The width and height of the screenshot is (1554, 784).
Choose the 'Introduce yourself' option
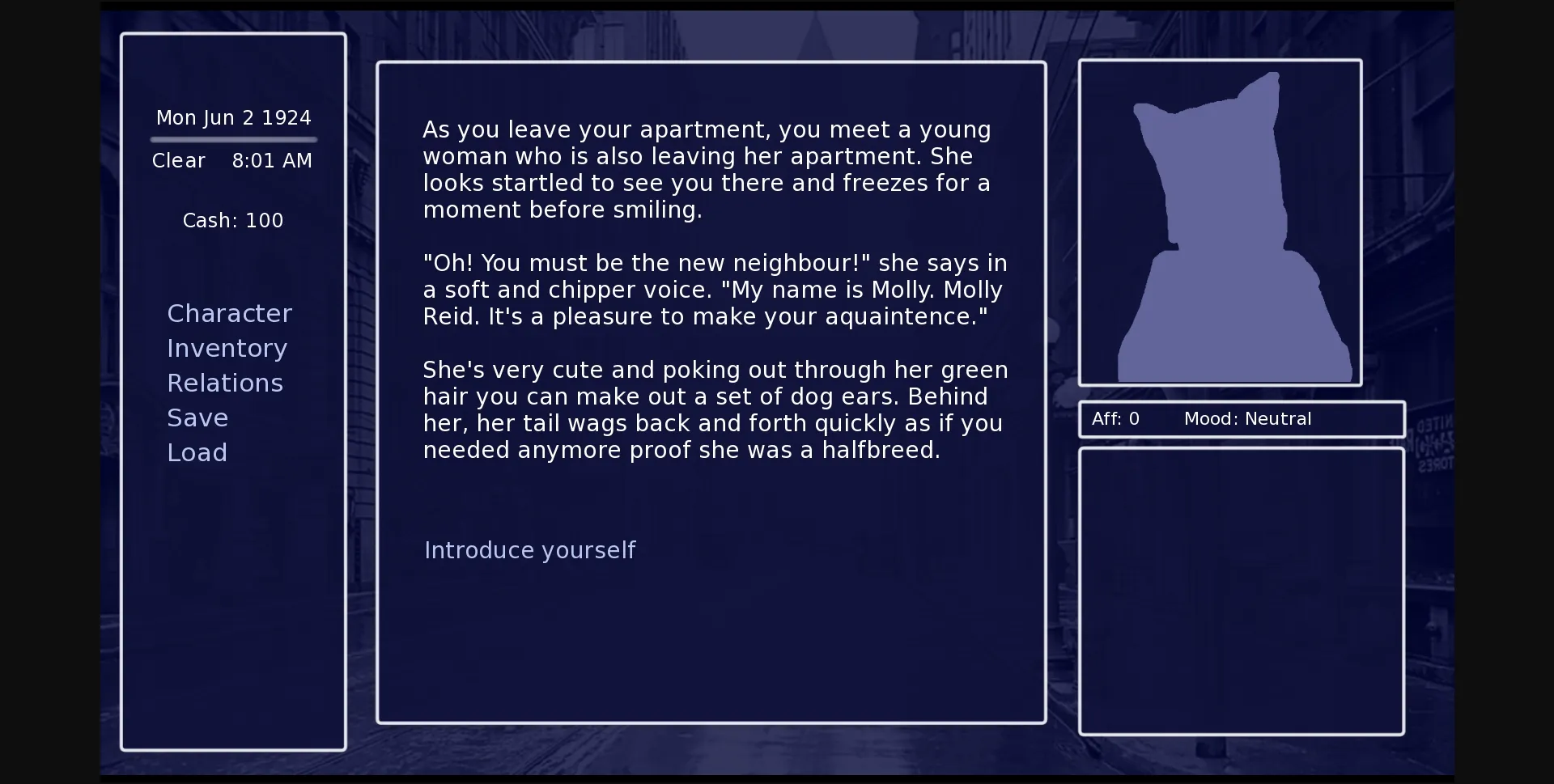pyautogui.click(x=530, y=549)
